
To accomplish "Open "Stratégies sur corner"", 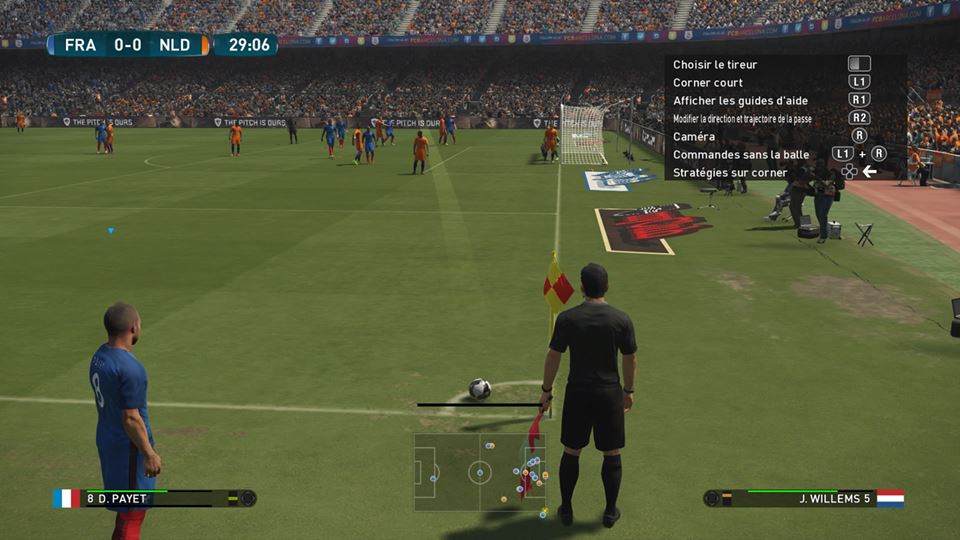I will 730,173.
